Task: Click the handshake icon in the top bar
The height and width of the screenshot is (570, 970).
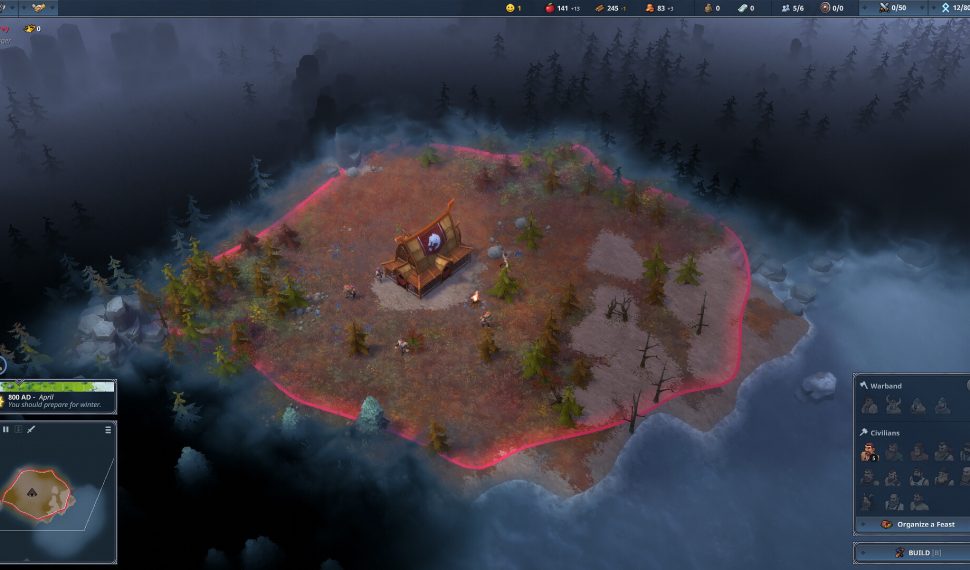Action: (39, 7)
